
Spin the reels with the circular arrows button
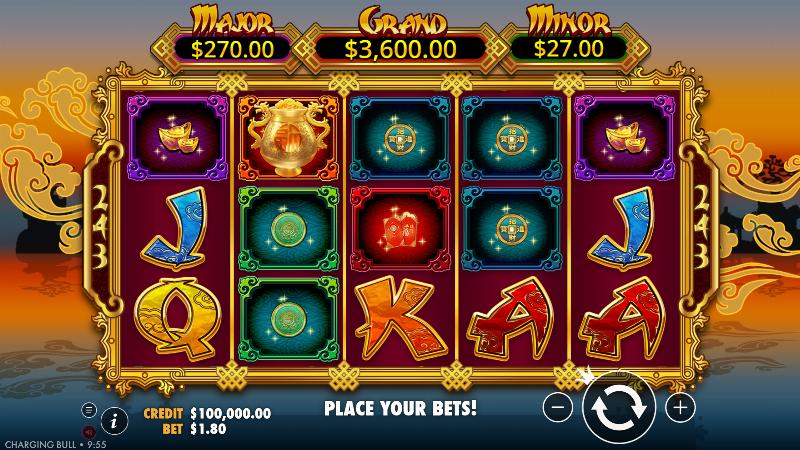click(x=619, y=407)
